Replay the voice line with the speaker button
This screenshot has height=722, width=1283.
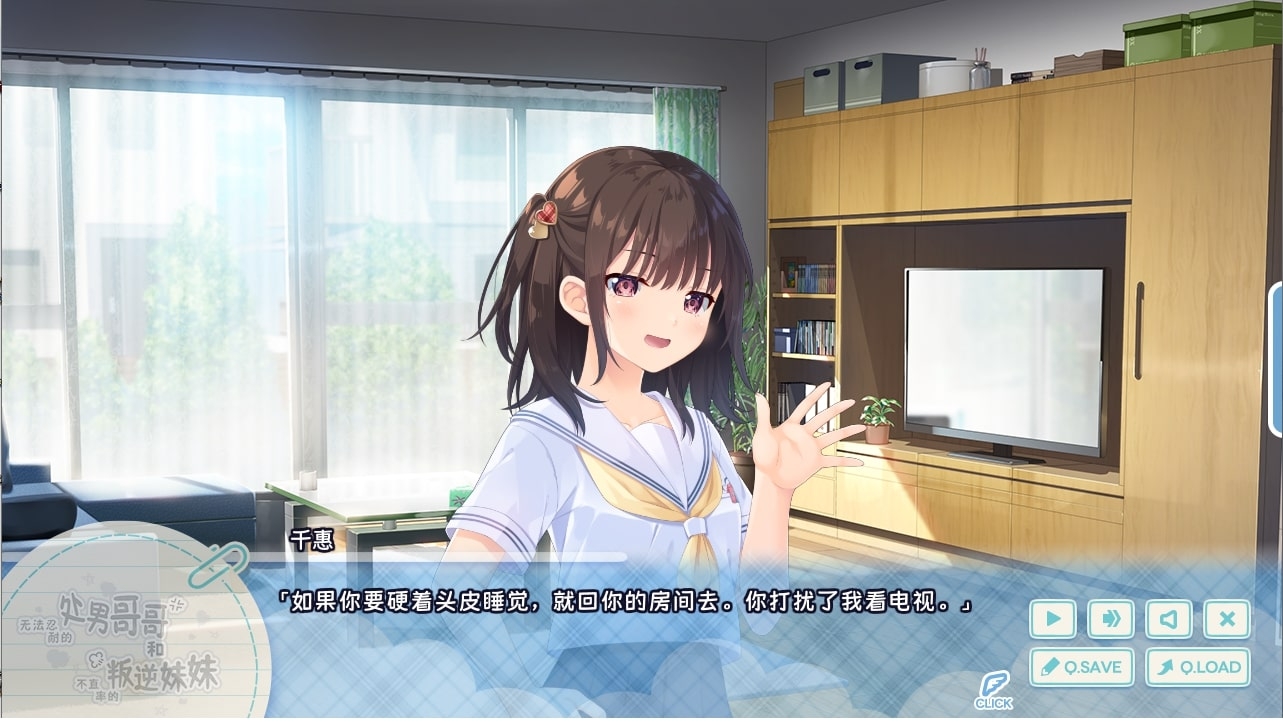(1168, 619)
